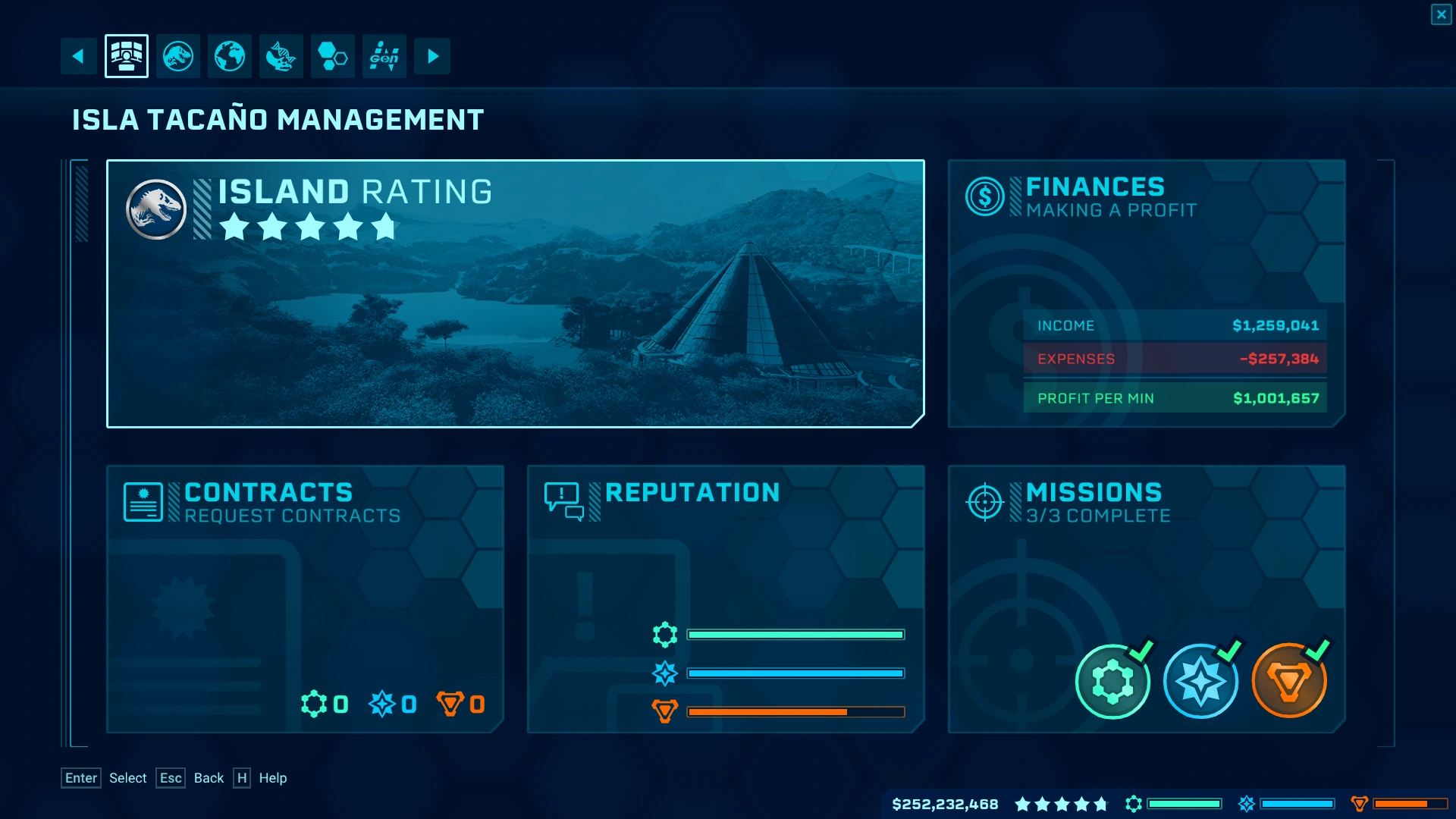The image size is (1456, 819).
Task: Select the Jurassic World logo toolbar icon
Action: pyautogui.click(x=178, y=55)
